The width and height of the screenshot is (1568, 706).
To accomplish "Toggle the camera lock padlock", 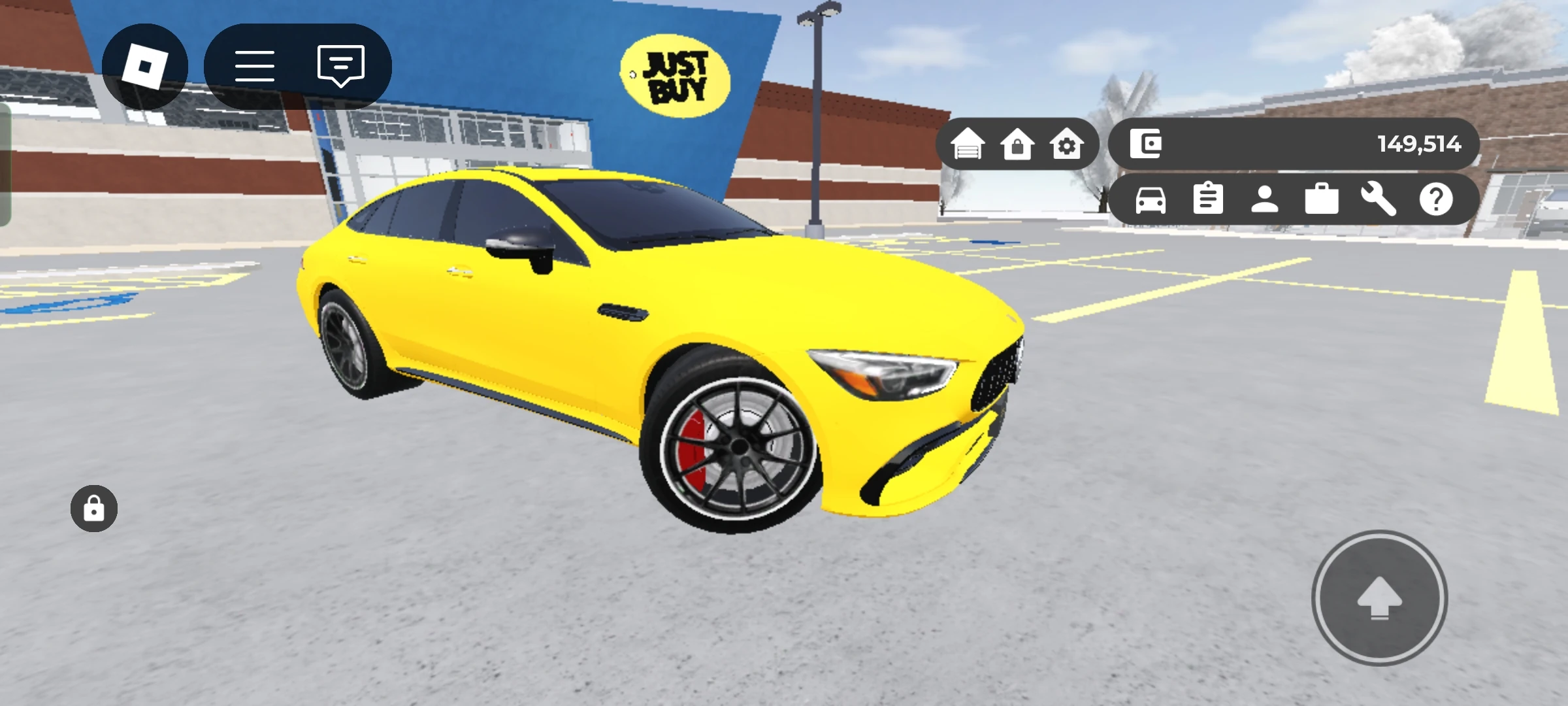I will click(93, 509).
